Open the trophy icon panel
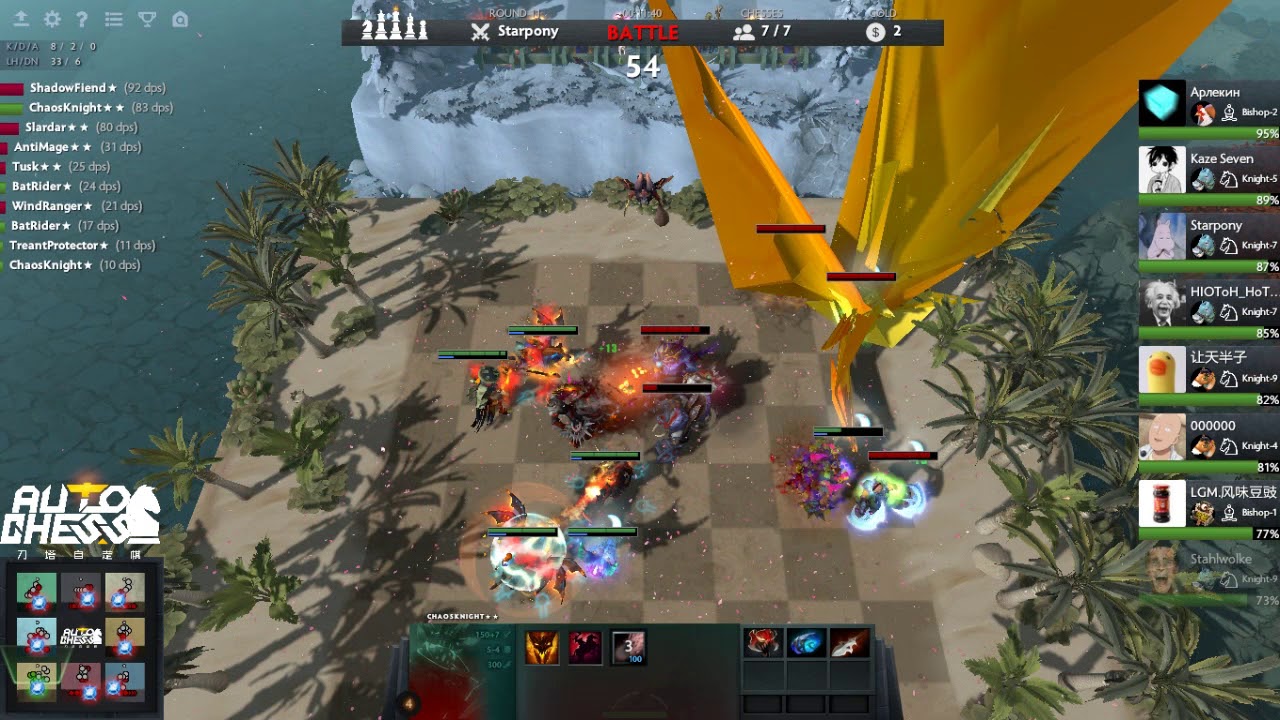This screenshot has width=1280, height=720. pyautogui.click(x=146, y=19)
